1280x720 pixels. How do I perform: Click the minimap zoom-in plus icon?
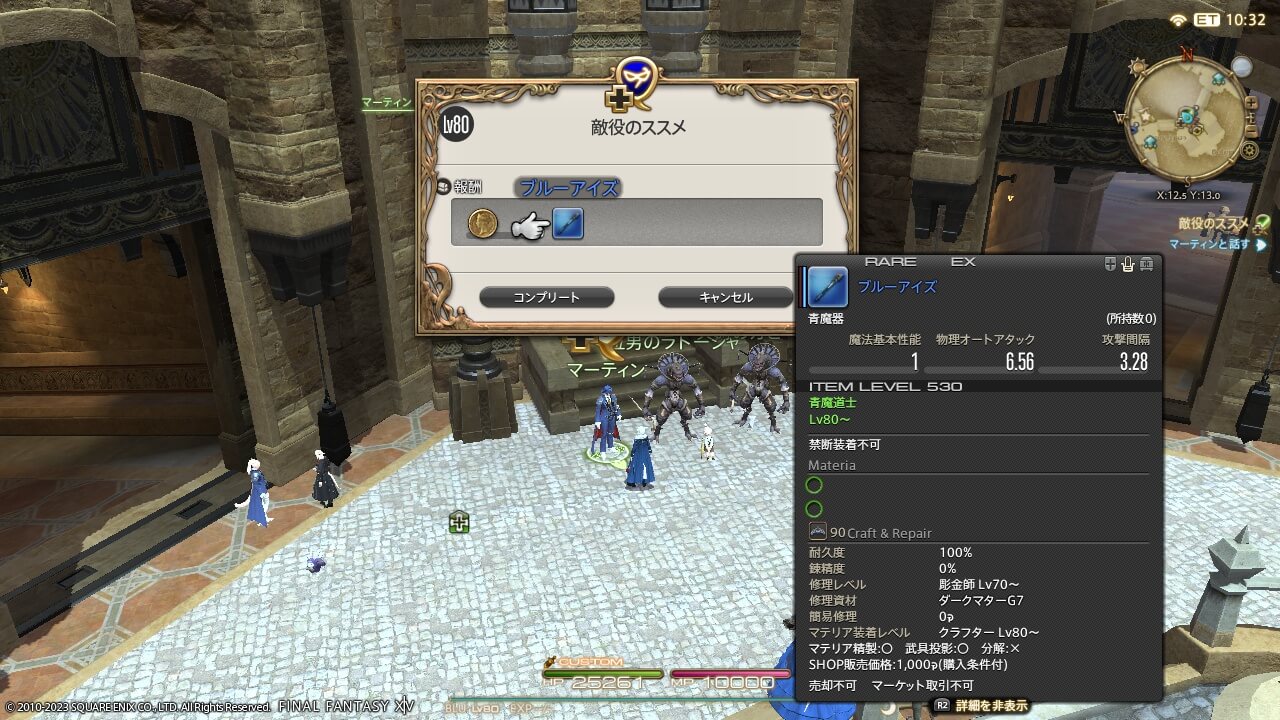pyautogui.click(x=1251, y=102)
